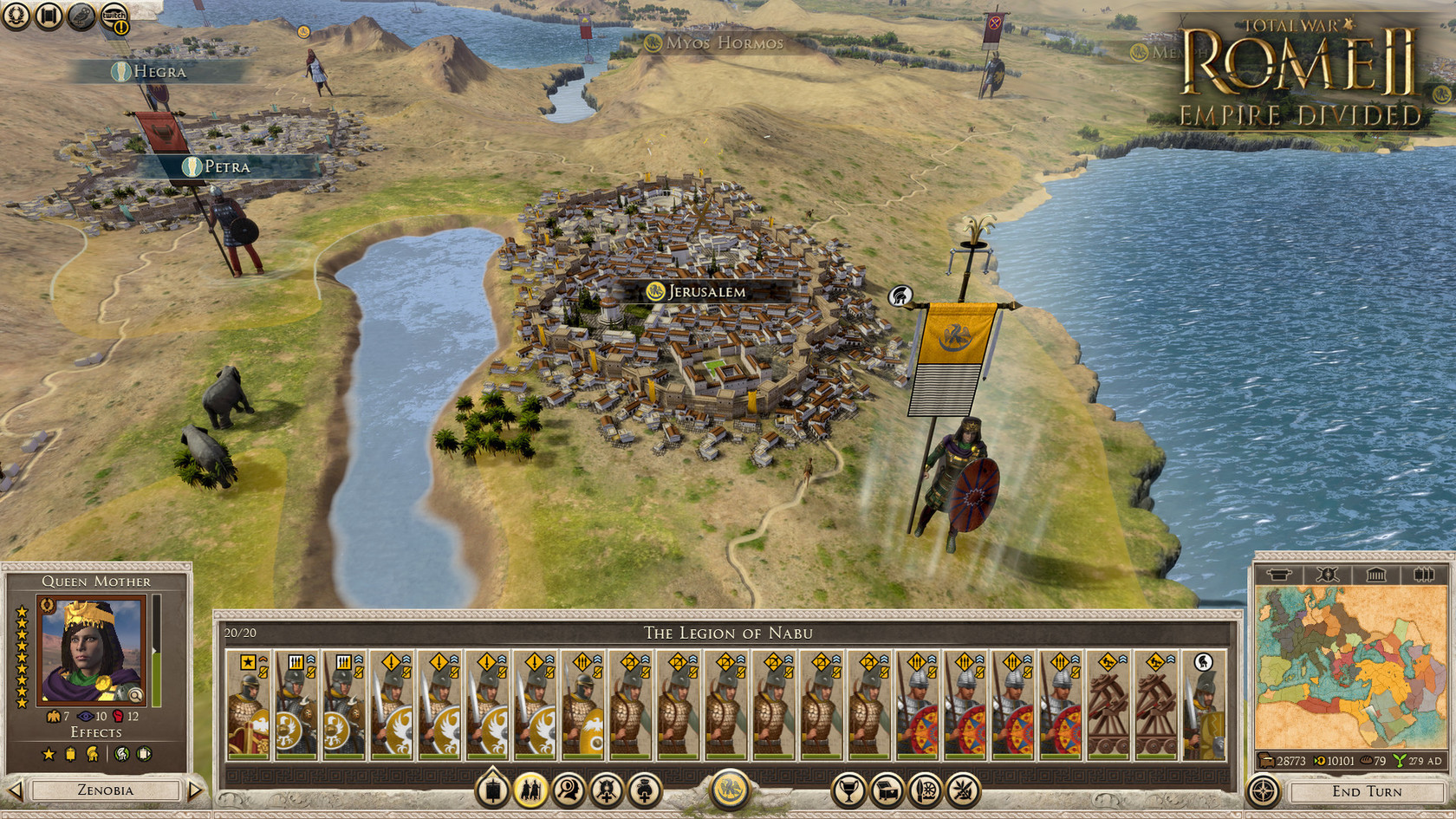1456x819 pixels.
Task: Open the events scroll icon
Action: pos(49,15)
